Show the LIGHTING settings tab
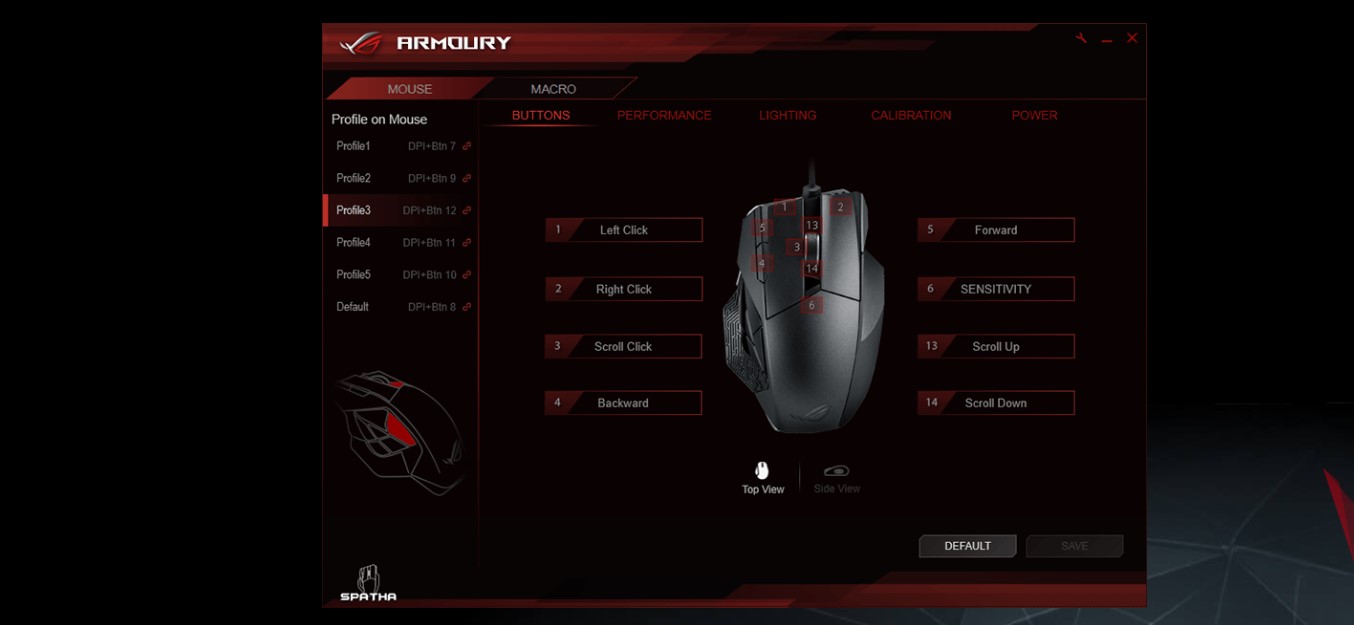Viewport: 1354px width, 625px height. point(787,115)
